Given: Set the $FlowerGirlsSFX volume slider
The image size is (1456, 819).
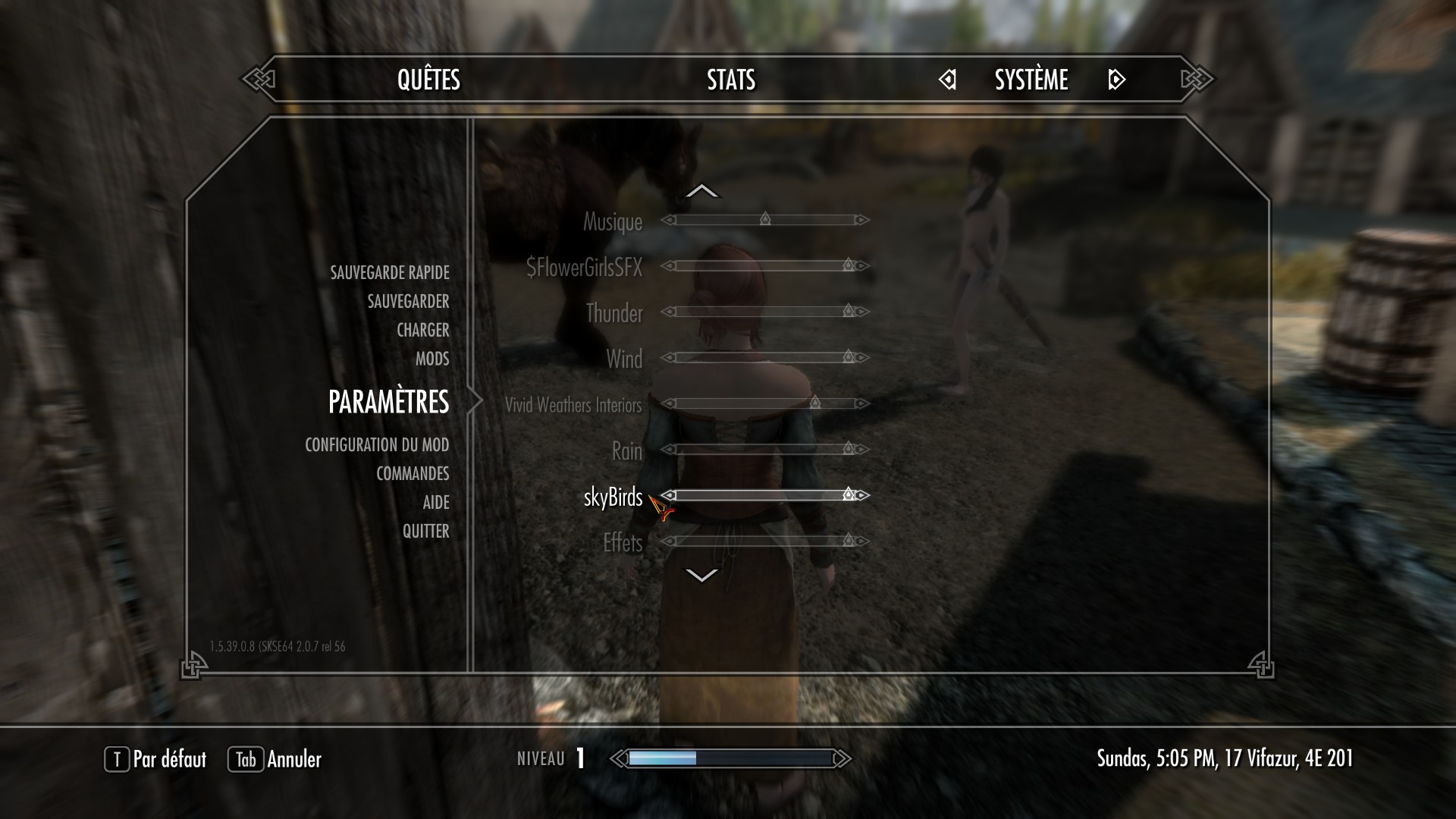Looking at the screenshot, I should [x=765, y=265].
